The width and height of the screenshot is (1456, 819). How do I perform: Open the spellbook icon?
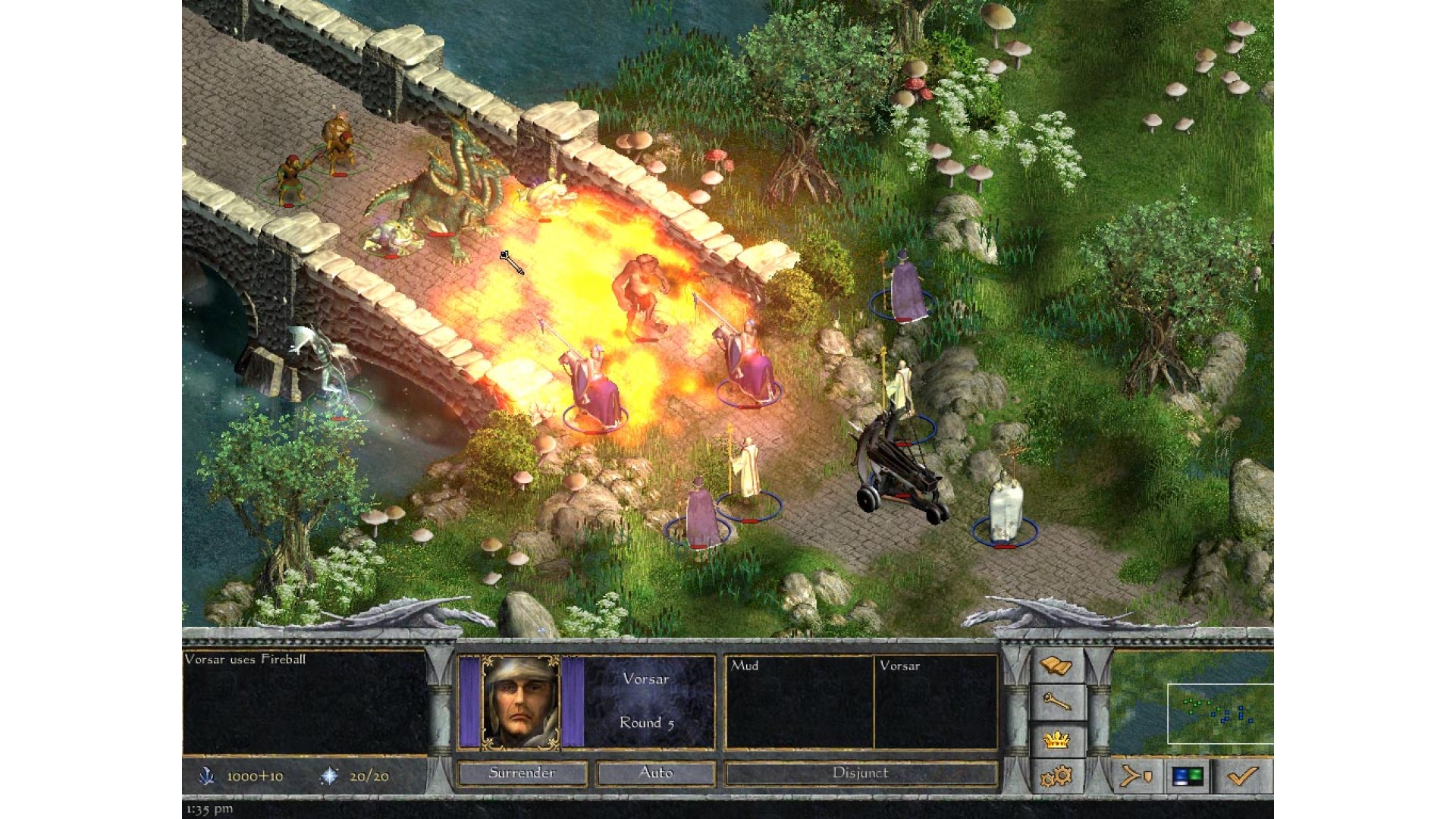tap(1056, 667)
